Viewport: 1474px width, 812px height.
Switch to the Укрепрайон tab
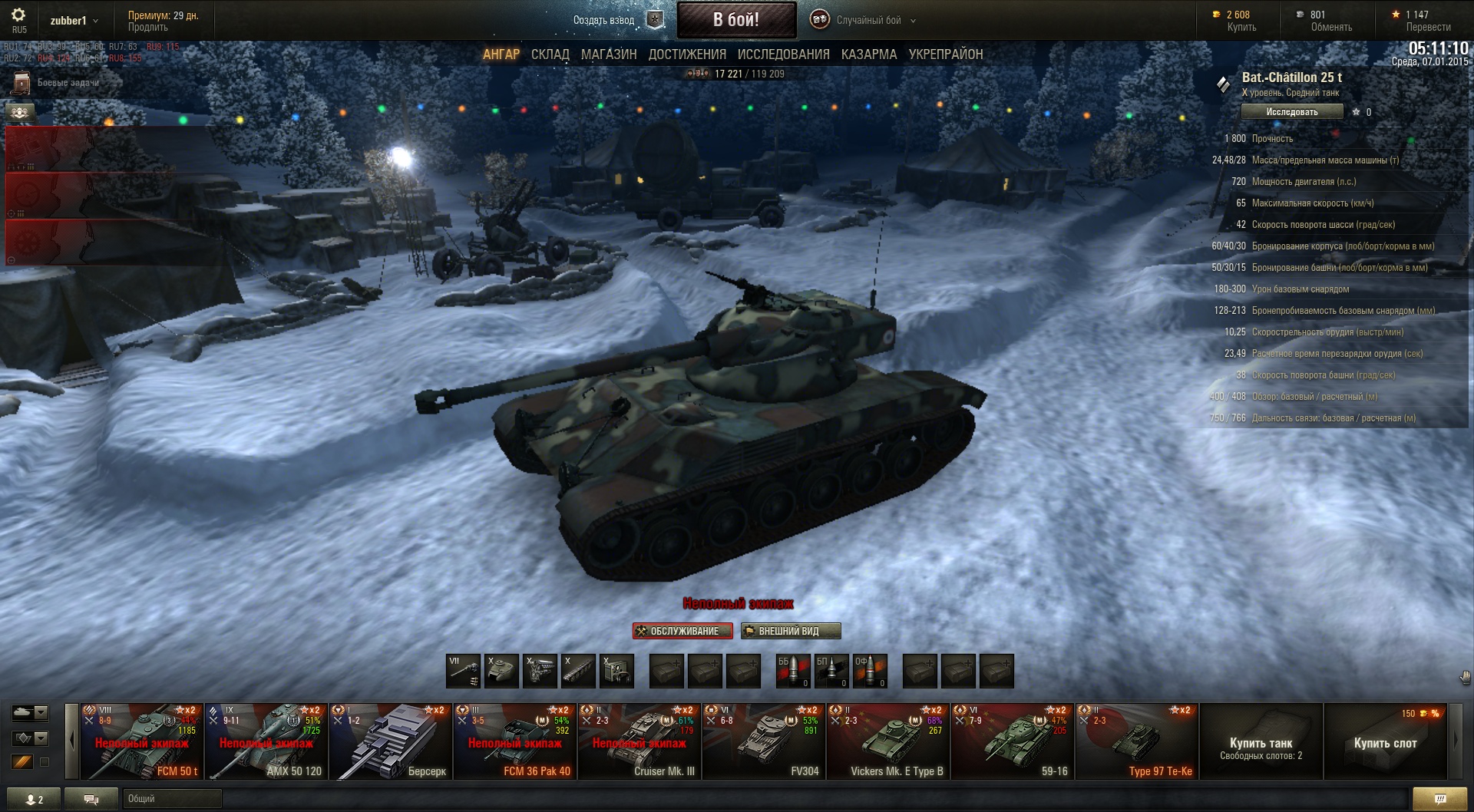[x=945, y=54]
